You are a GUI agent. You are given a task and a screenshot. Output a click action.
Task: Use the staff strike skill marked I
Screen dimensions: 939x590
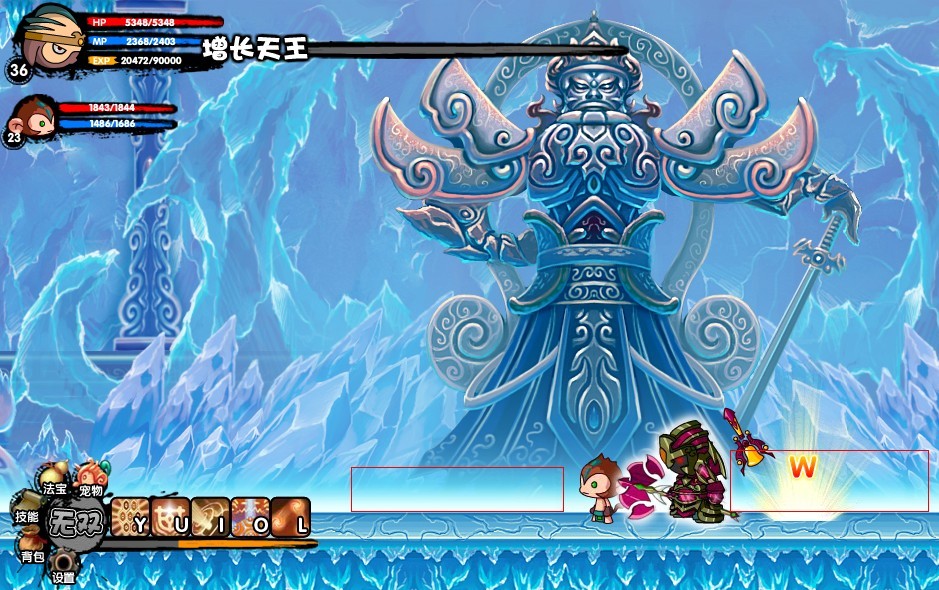(210, 517)
